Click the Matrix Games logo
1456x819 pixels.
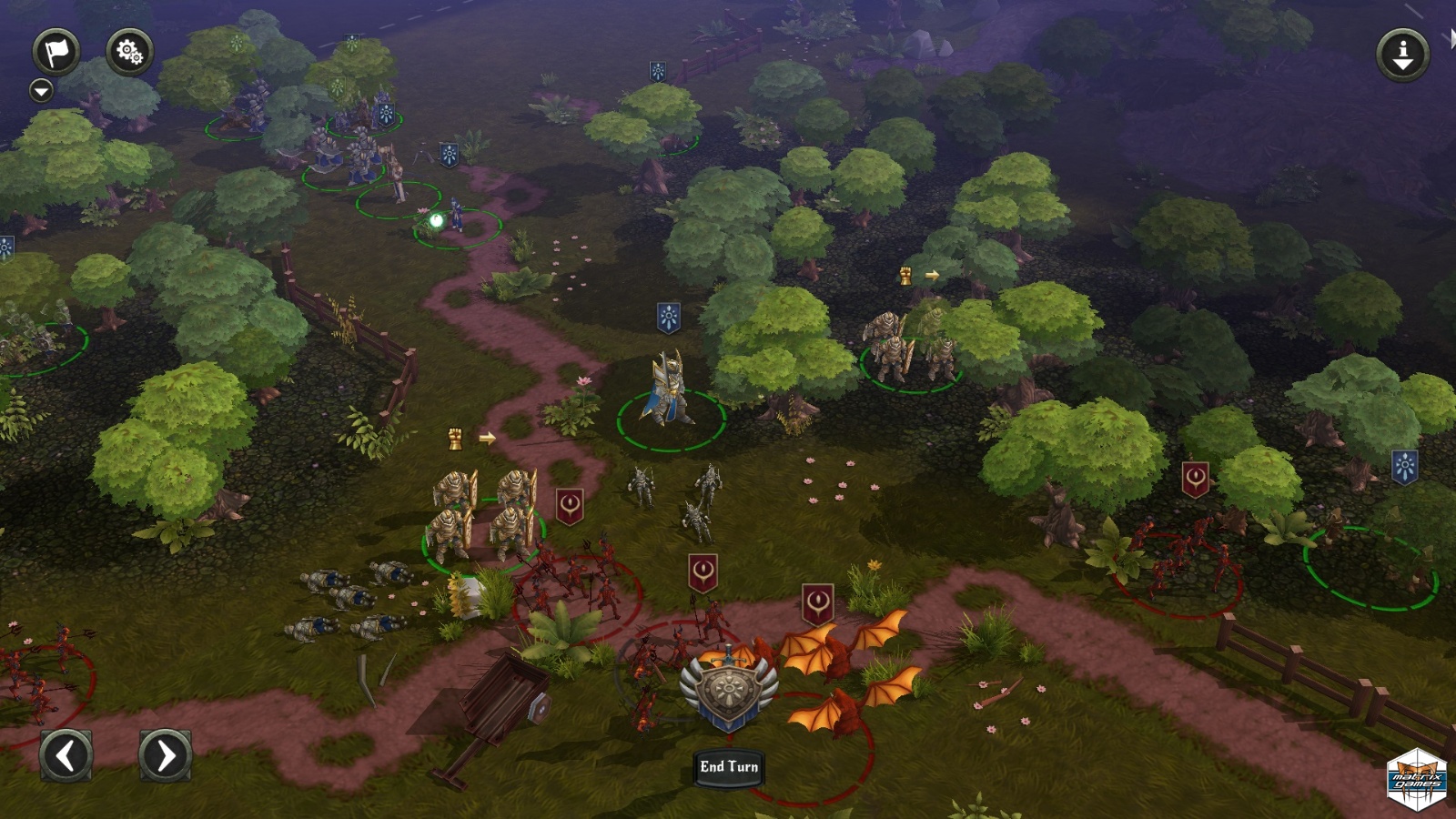pyautogui.click(x=1417, y=779)
